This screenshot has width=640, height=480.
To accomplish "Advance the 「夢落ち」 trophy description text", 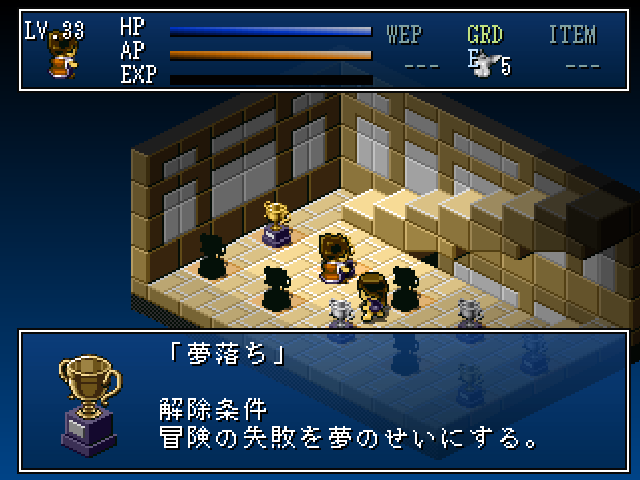I will (x=350, y=400).
